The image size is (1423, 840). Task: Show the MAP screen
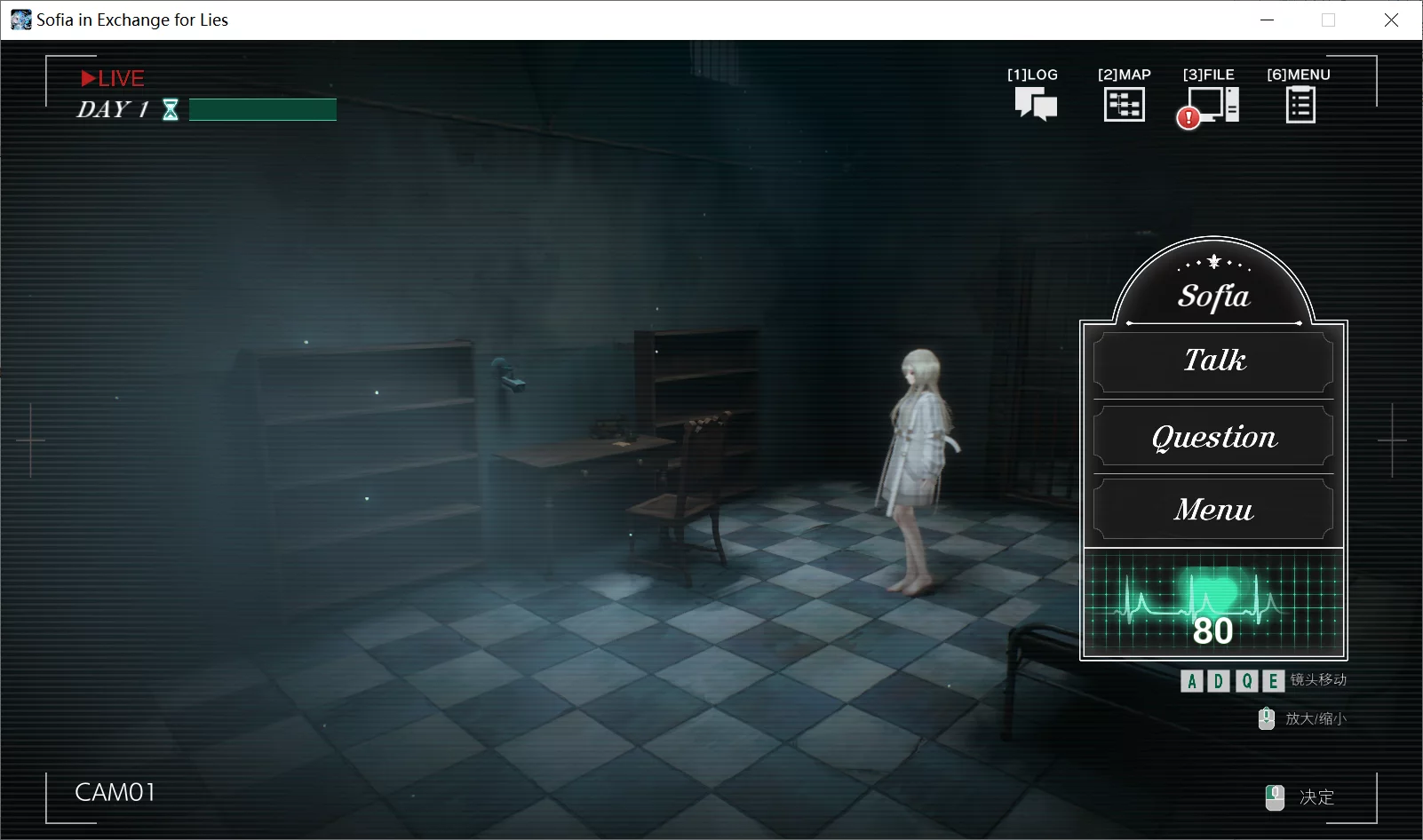(1124, 104)
